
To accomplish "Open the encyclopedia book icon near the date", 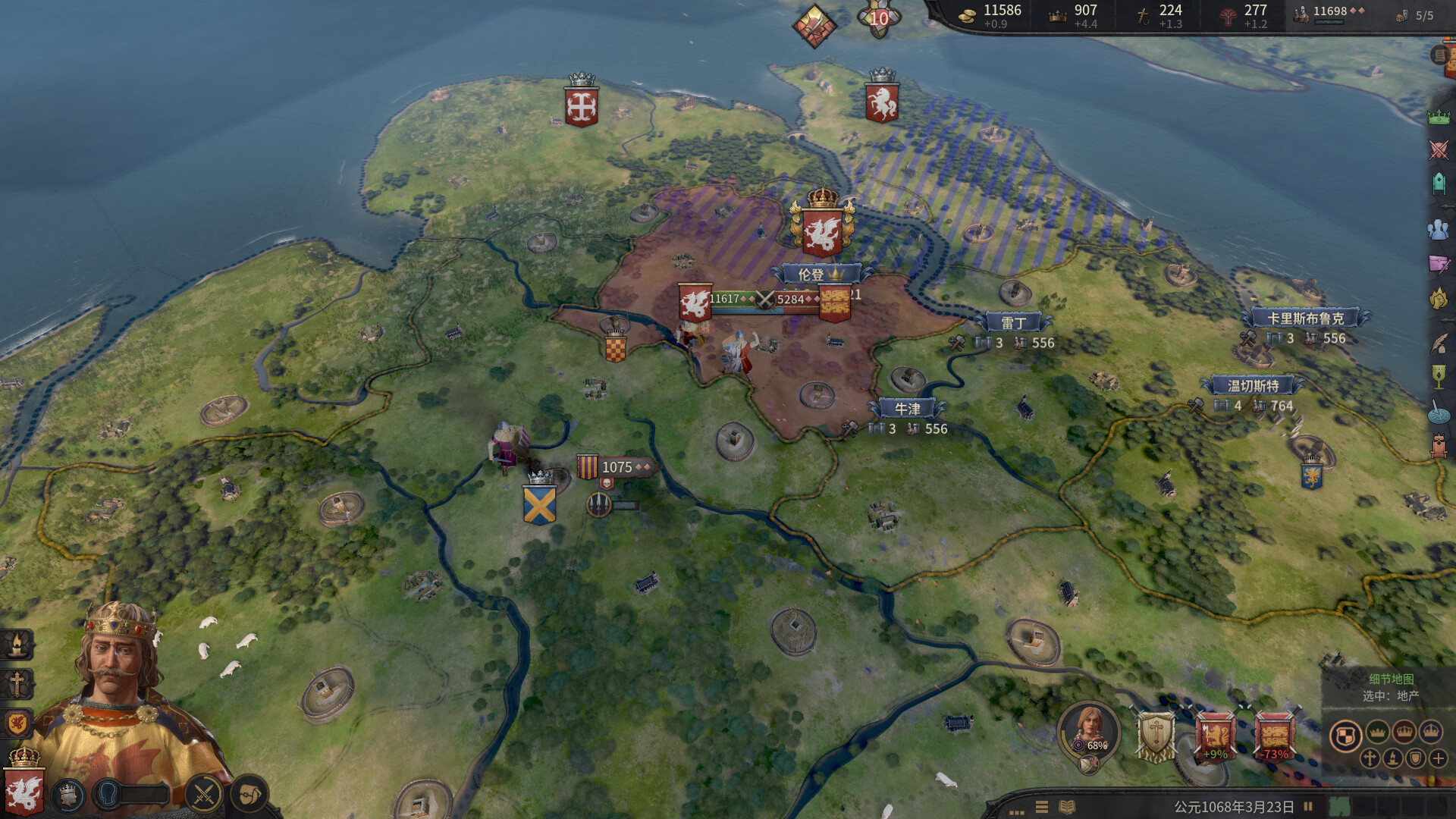I will click(1066, 807).
